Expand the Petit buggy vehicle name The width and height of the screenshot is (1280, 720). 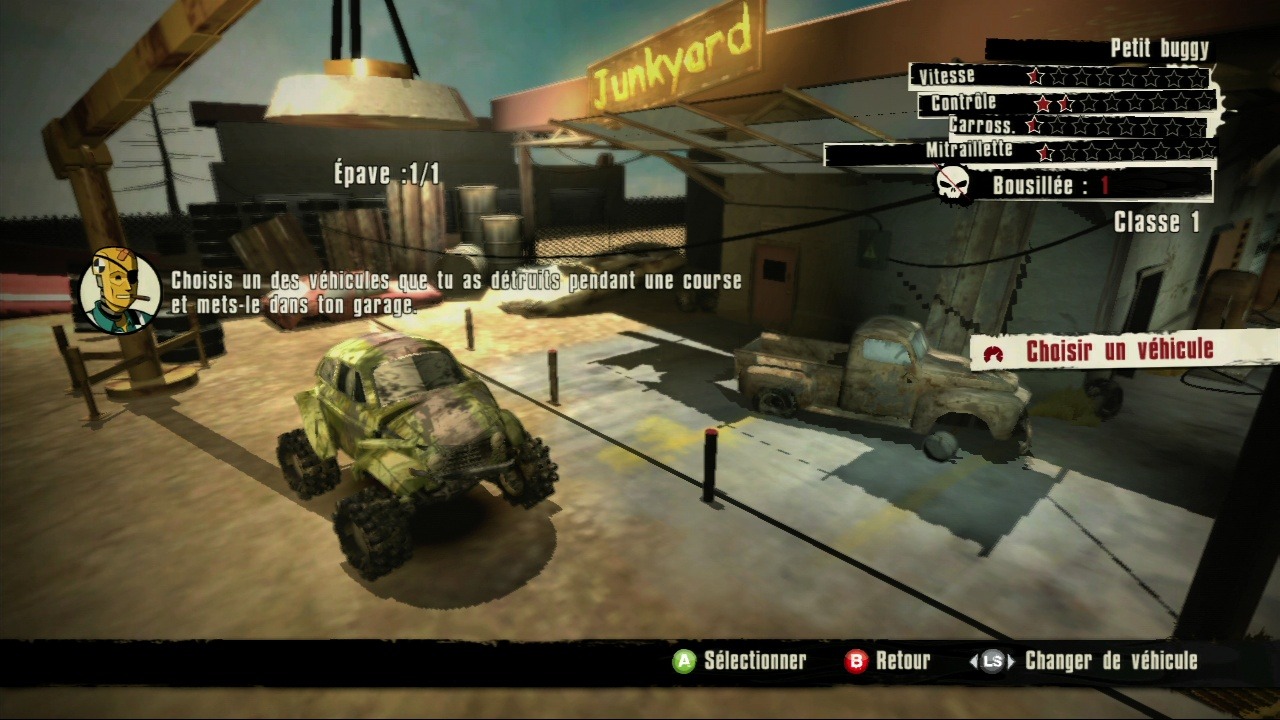(1158, 47)
